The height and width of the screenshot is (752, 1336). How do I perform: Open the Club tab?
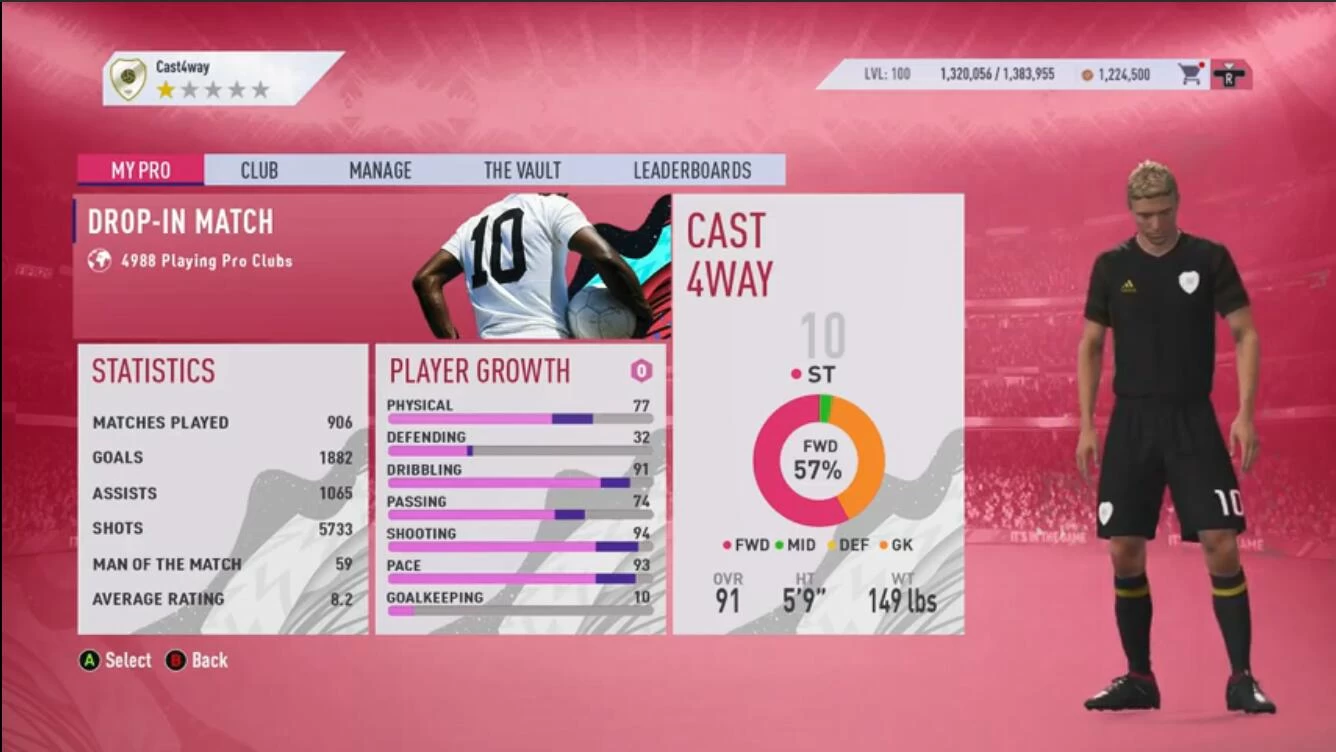[x=259, y=170]
